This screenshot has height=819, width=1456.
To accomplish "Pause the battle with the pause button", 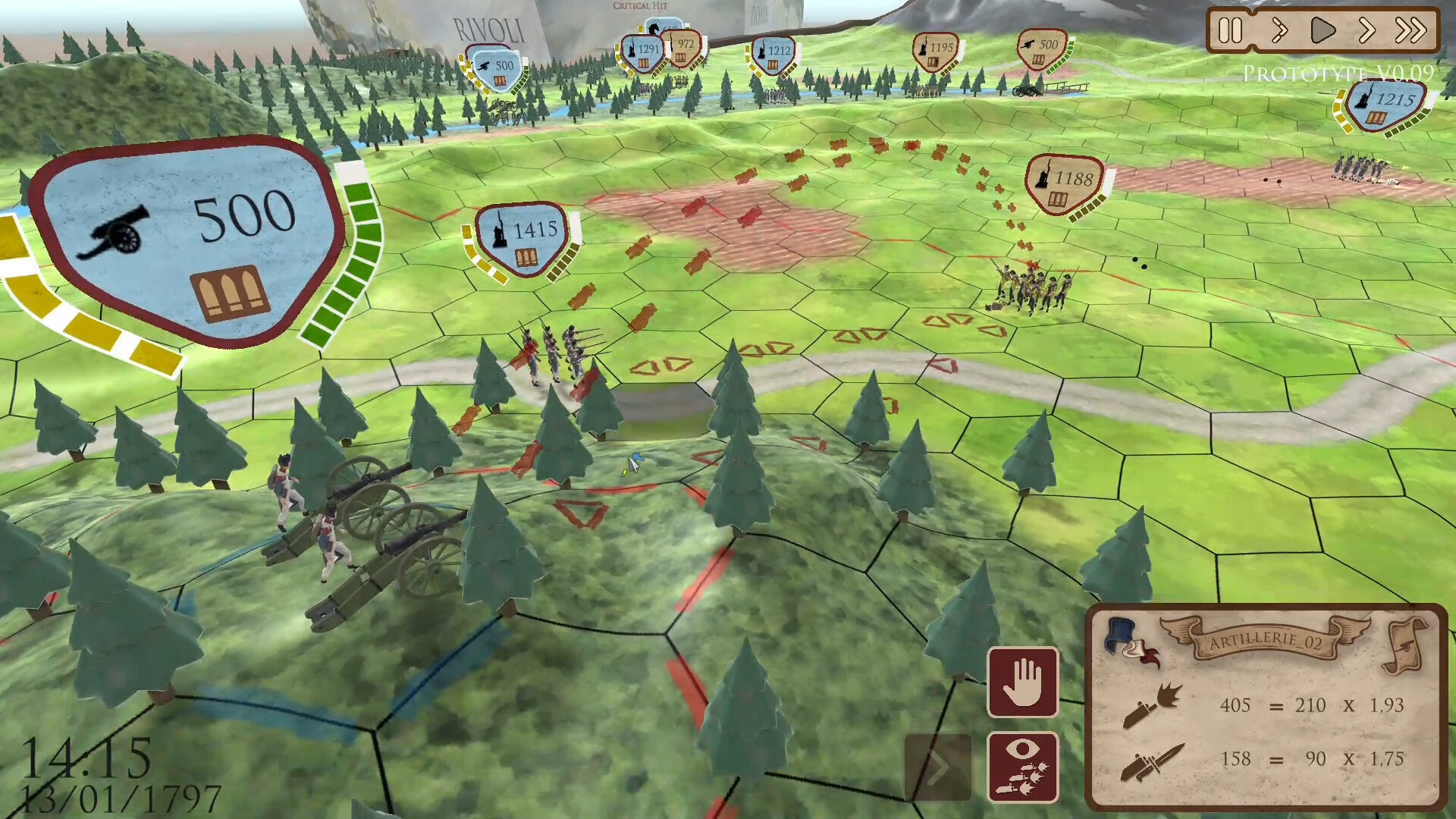I will click(1230, 31).
